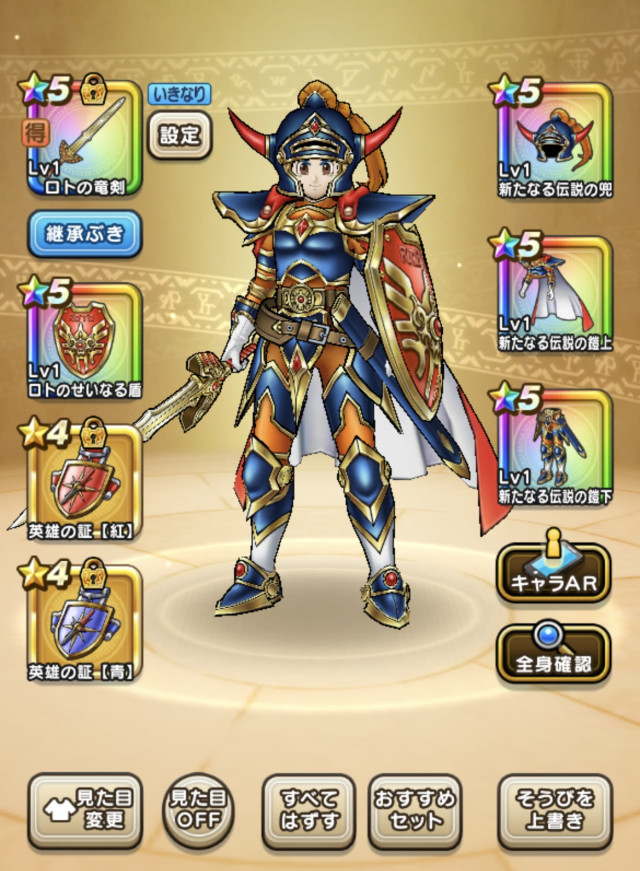The image size is (640, 871).
Task: Apply the おすすめセット recommended set
Action: tap(414, 810)
